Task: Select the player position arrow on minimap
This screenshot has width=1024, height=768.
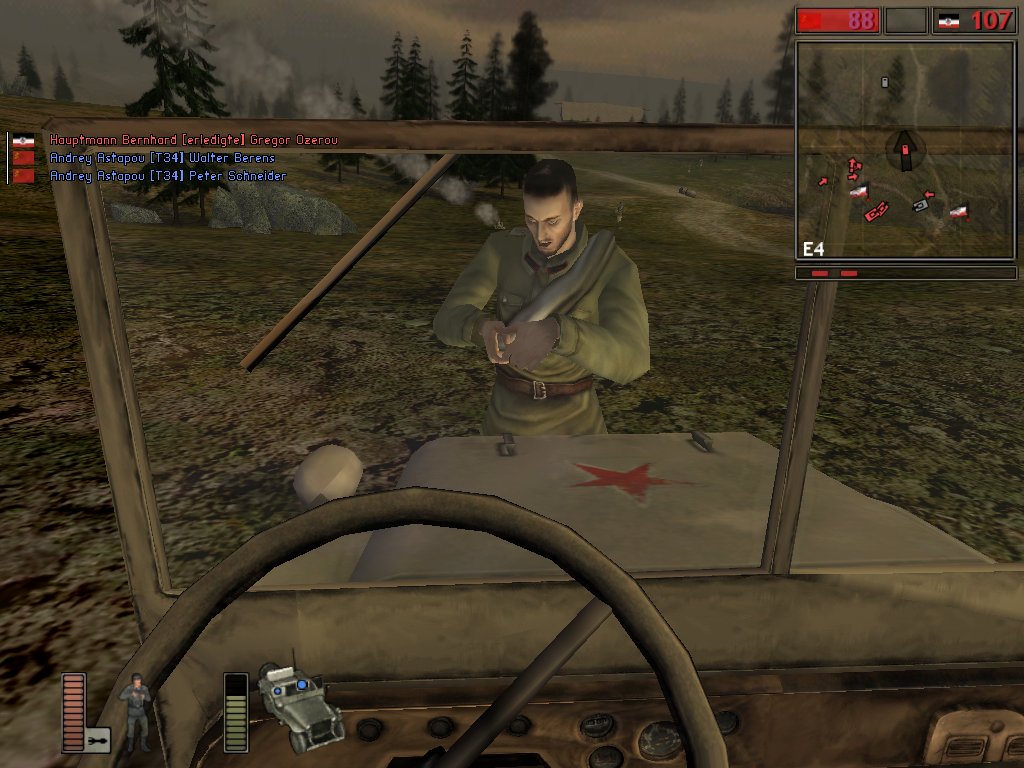Action: click(904, 150)
